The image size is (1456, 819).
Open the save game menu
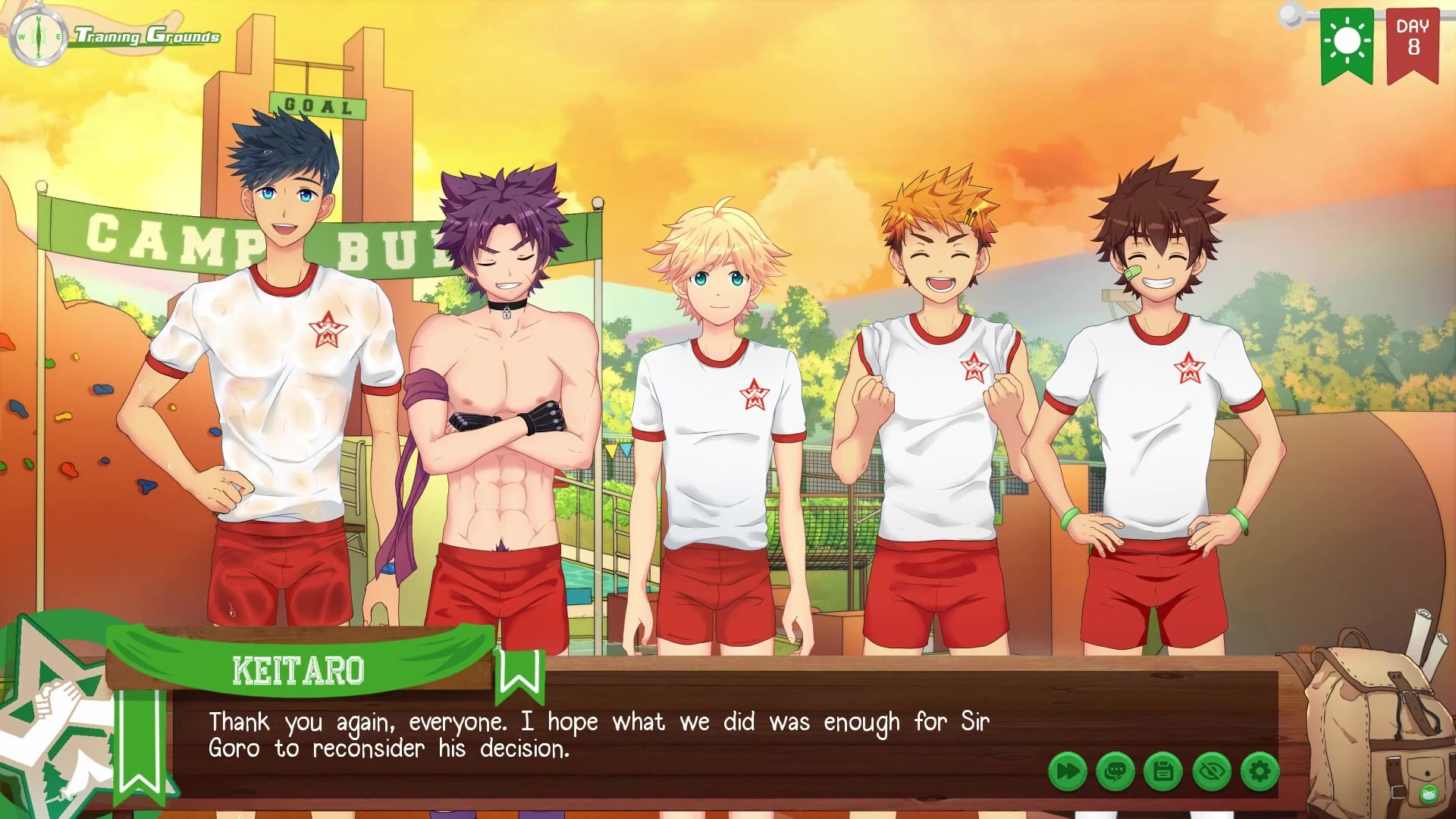[1163, 772]
